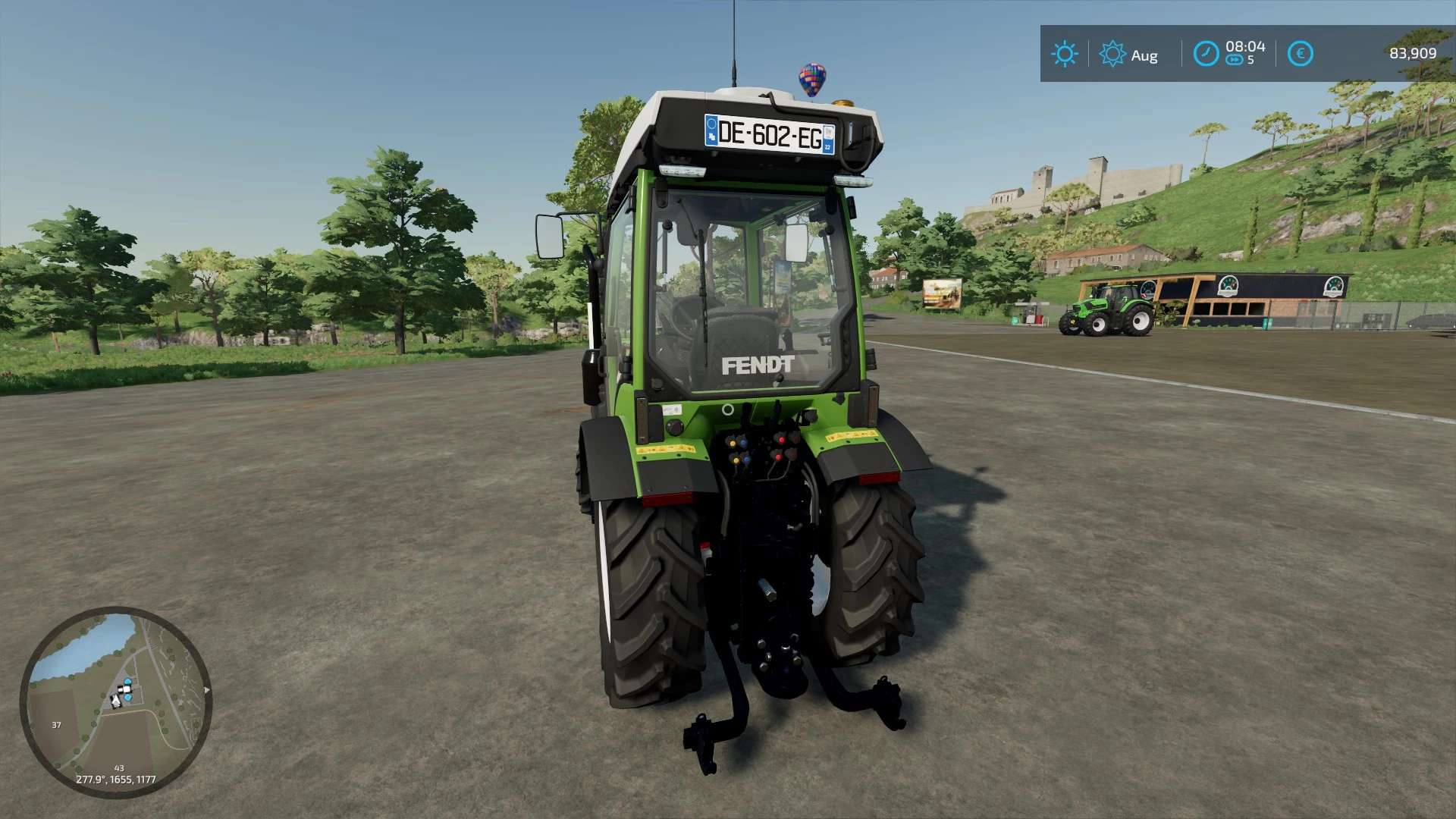Select the August season icon
Screen dimensions: 1456x819
[x=1112, y=54]
